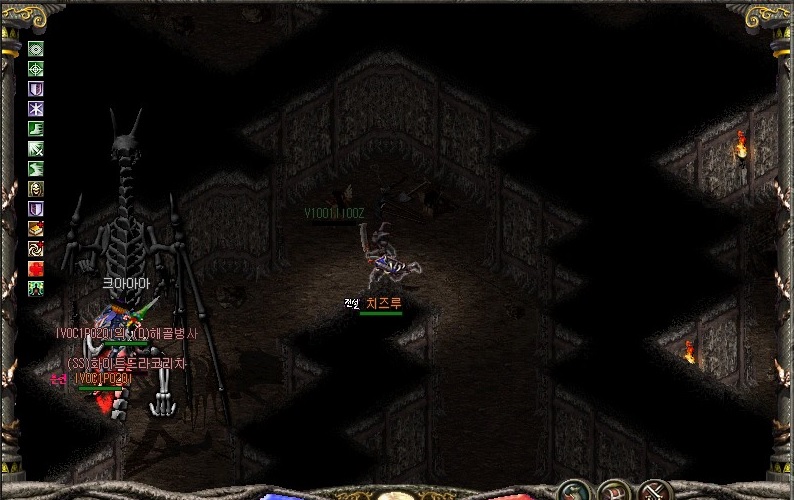The image size is (794, 500).
Task: Select the green arrows with sword buff icon
Action: coord(36,149)
